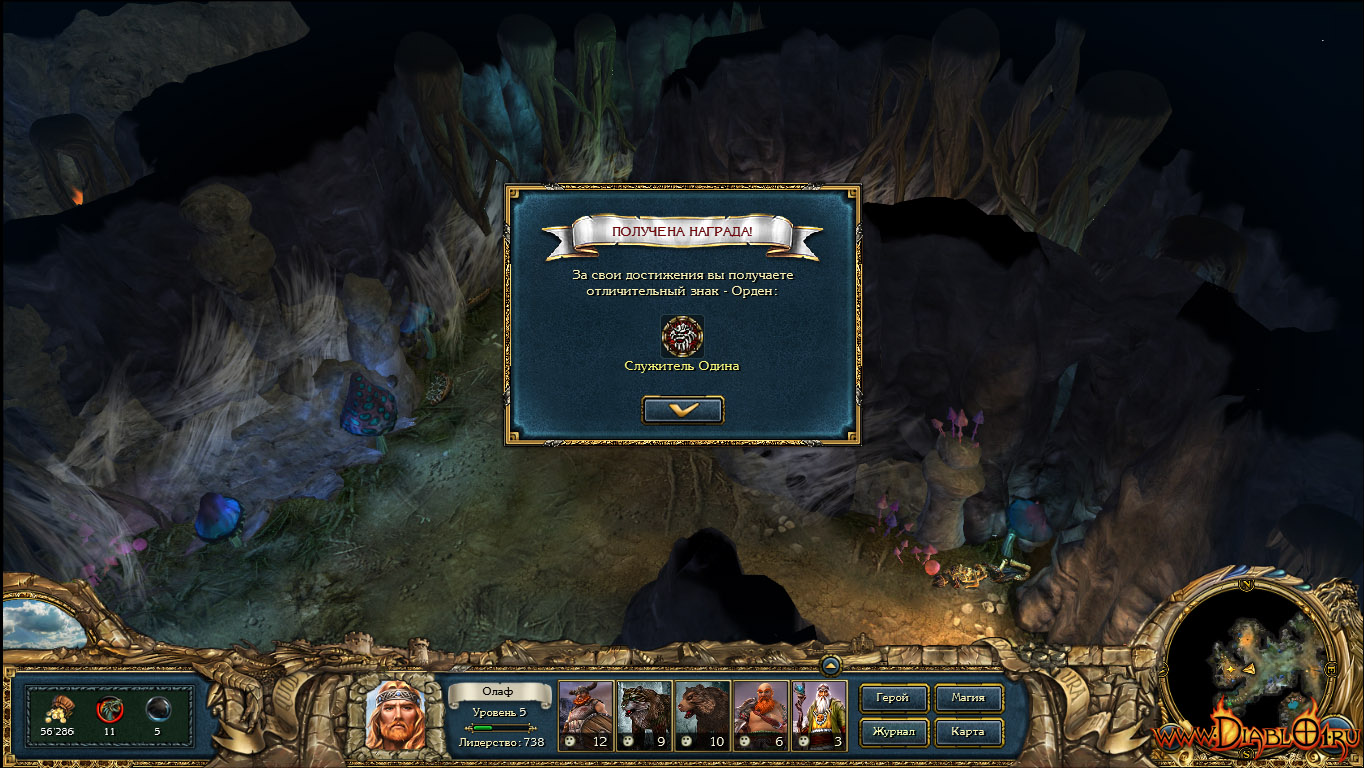The height and width of the screenshot is (768, 1364).
Task: Click the Служитель Одина medal icon
Action: point(682,335)
